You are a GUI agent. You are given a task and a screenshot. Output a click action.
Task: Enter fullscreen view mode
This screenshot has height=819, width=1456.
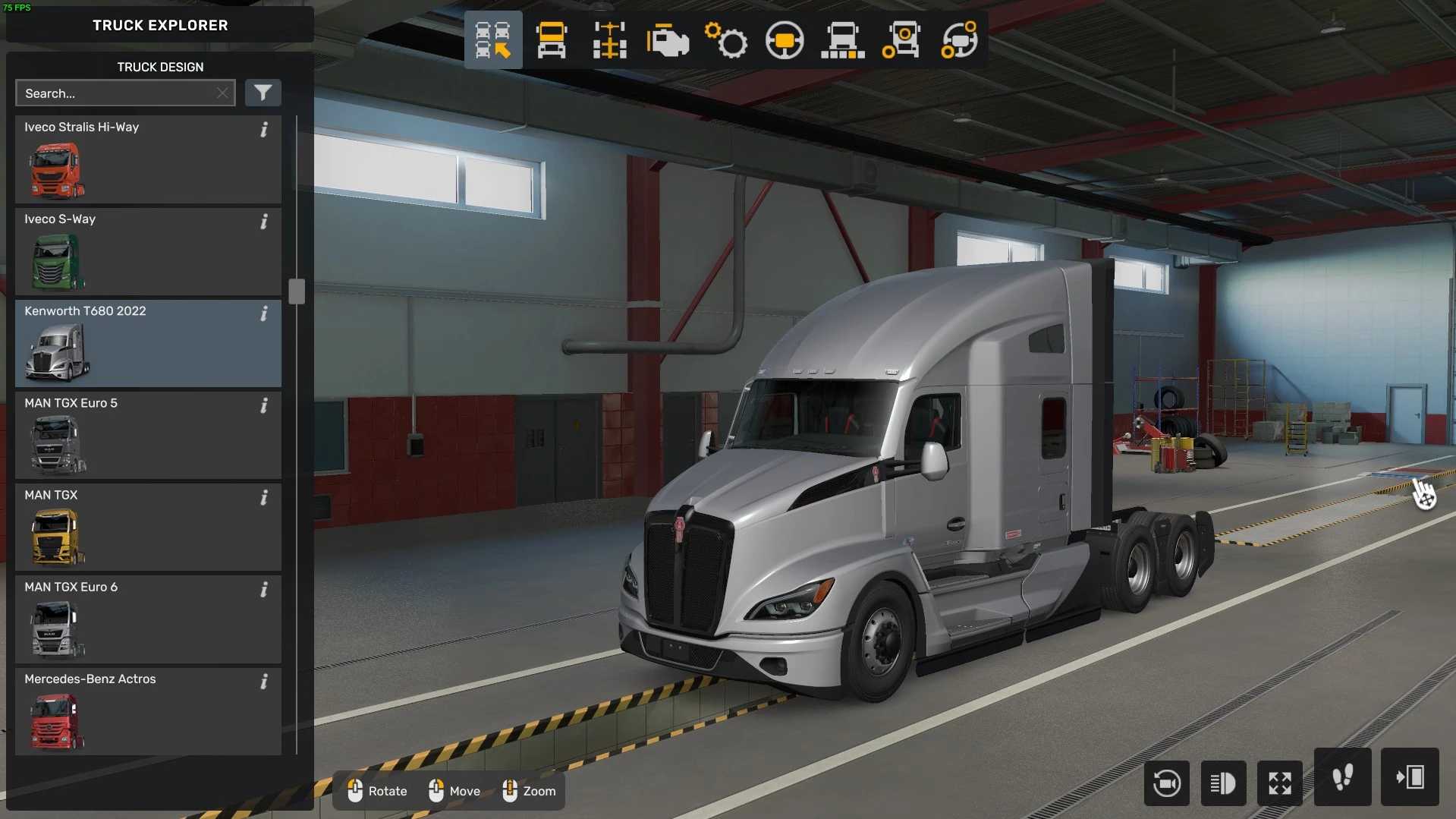[x=1280, y=783]
